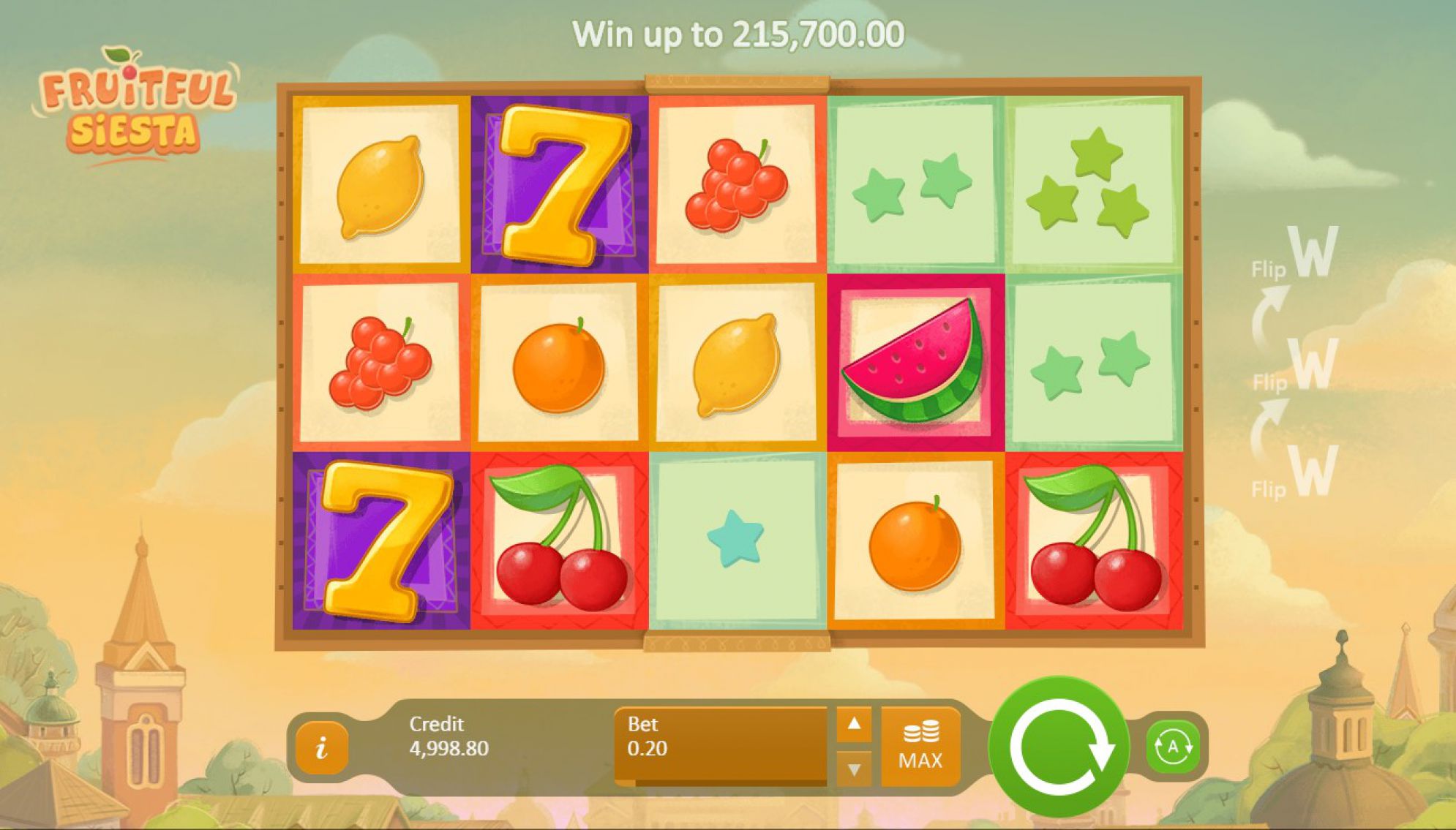This screenshot has width=1456, height=830.
Task: Open the info paytable button
Action: tap(321, 747)
